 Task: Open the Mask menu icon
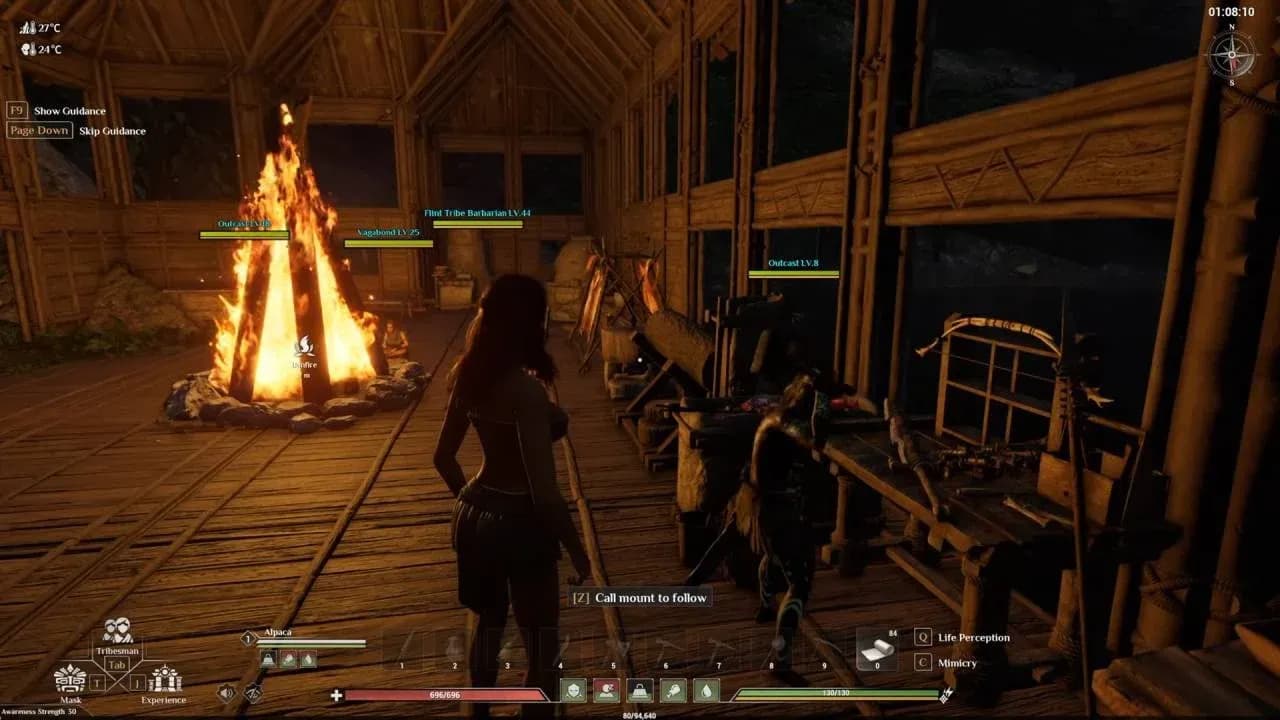[x=70, y=679]
